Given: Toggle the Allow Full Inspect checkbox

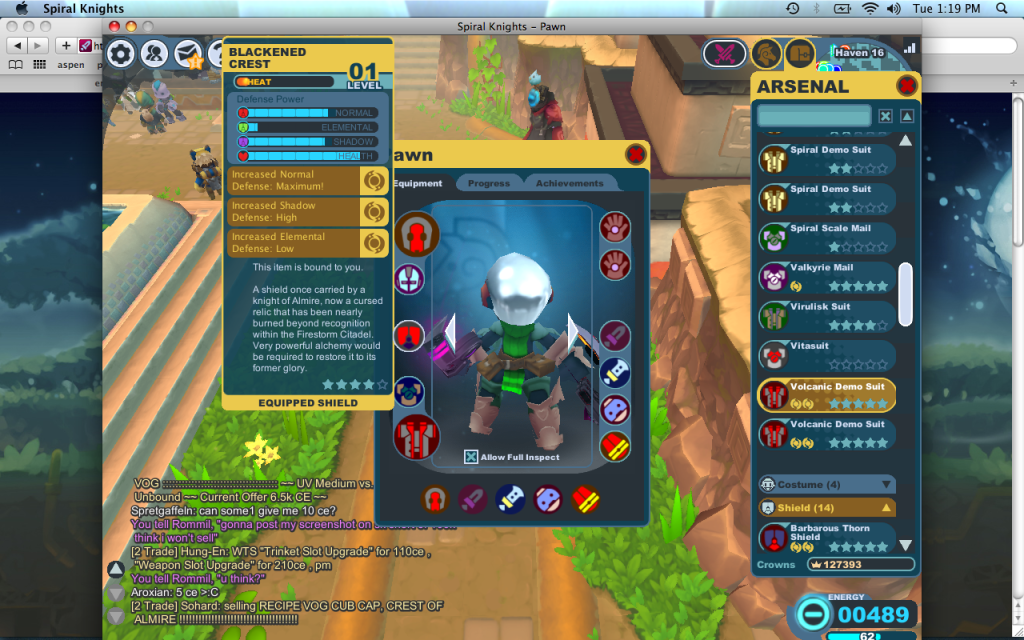Looking at the screenshot, I should coord(471,457).
